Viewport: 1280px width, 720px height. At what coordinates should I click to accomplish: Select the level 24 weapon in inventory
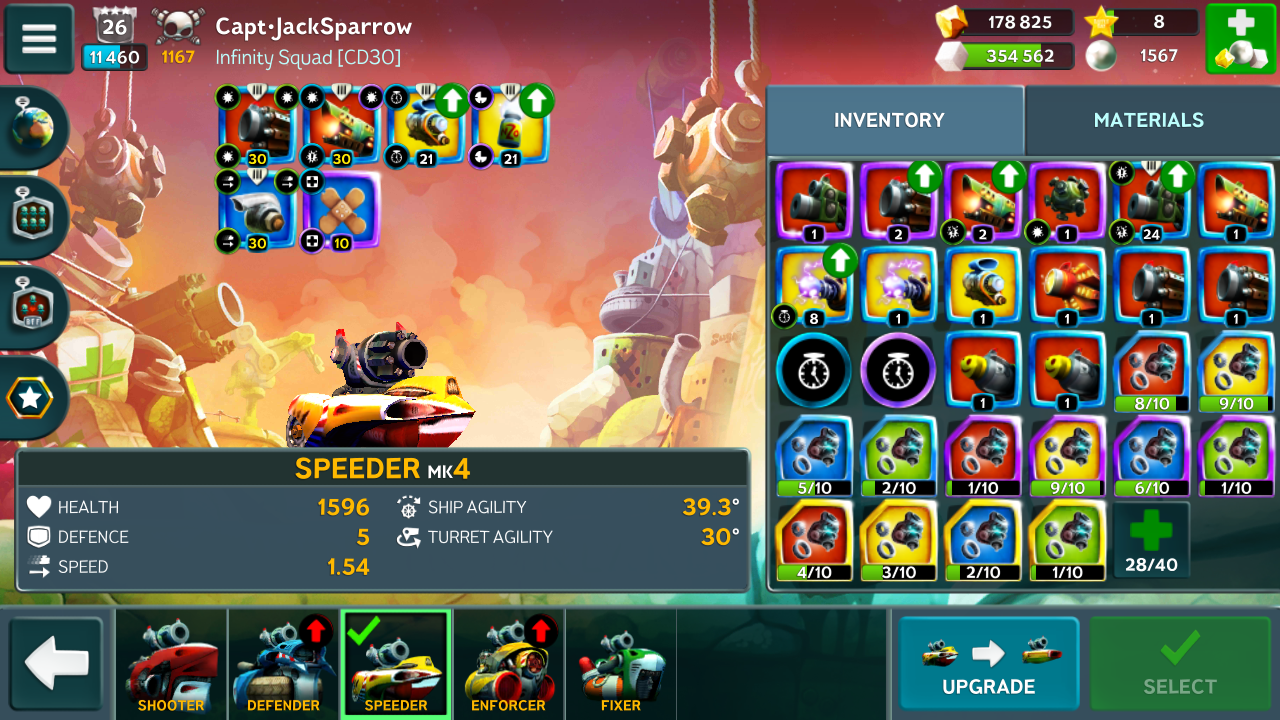pyautogui.click(x=1151, y=202)
